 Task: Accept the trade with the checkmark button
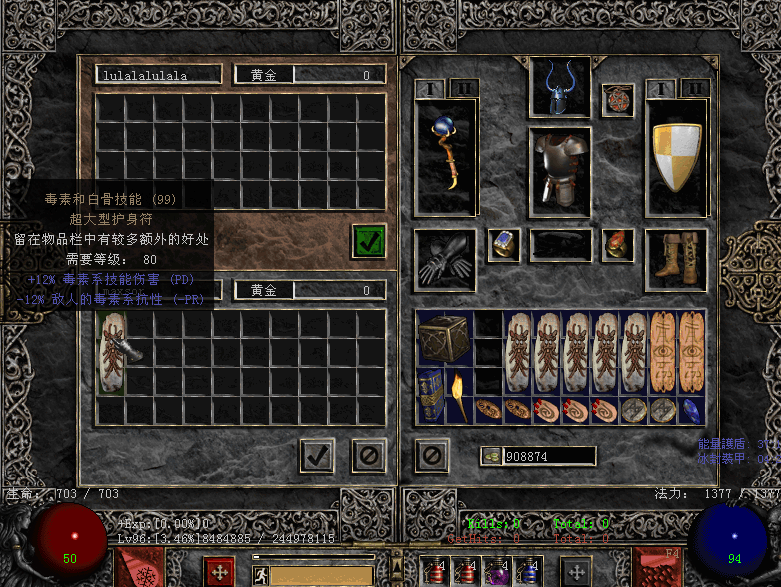(318, 456)
